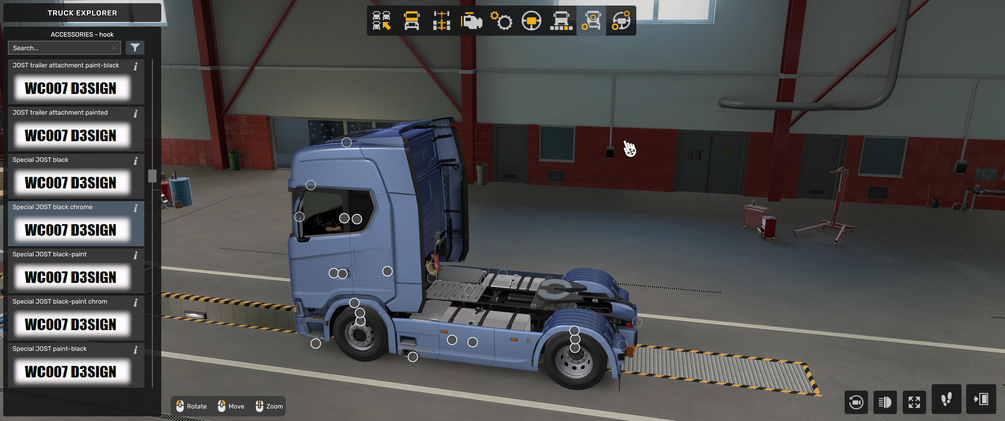Pick the Special JOST black hook
Screen dimensions: 1005x421
point(71,182)
